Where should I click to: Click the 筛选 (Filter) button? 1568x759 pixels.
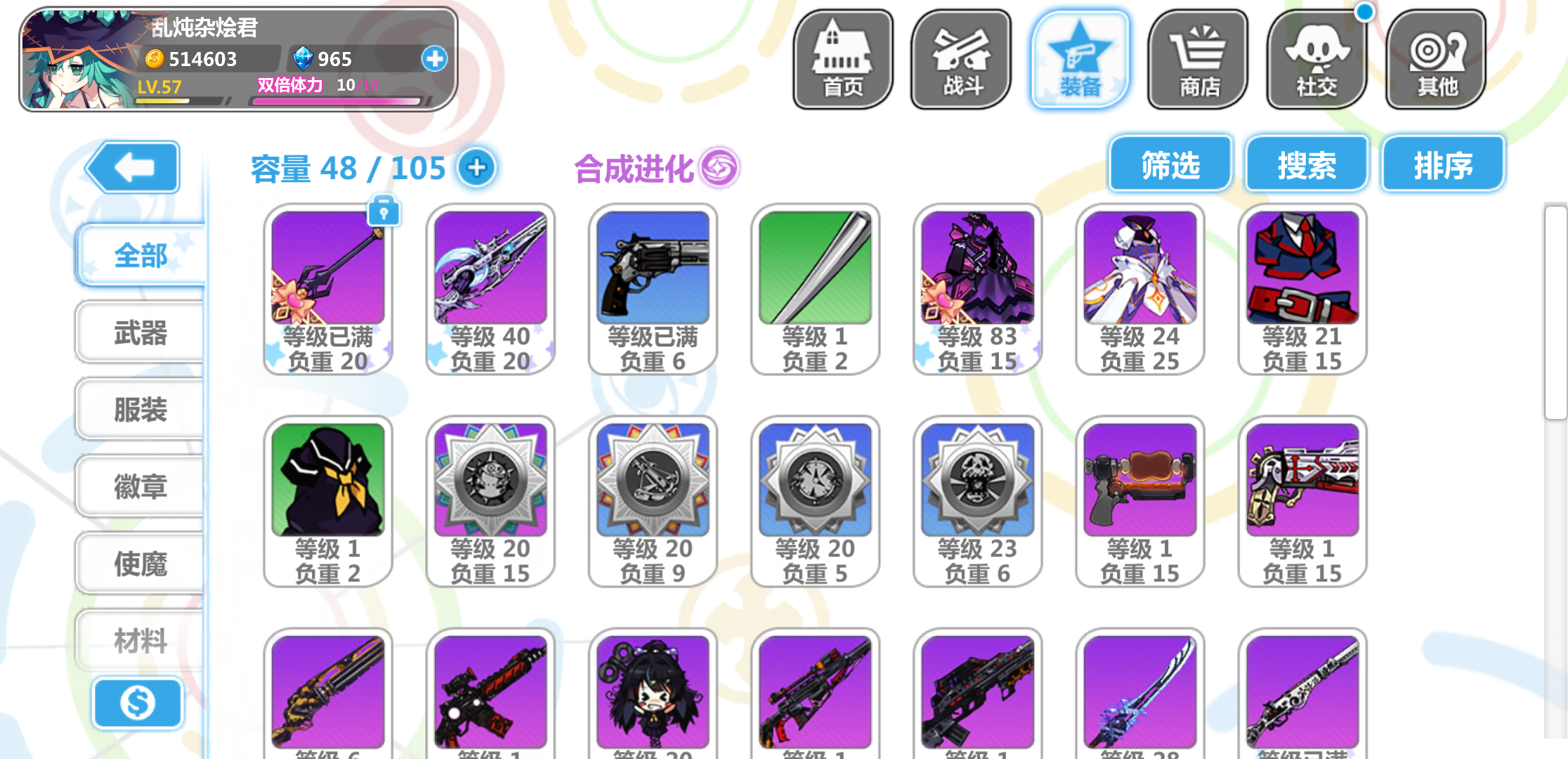[1170, 164]
